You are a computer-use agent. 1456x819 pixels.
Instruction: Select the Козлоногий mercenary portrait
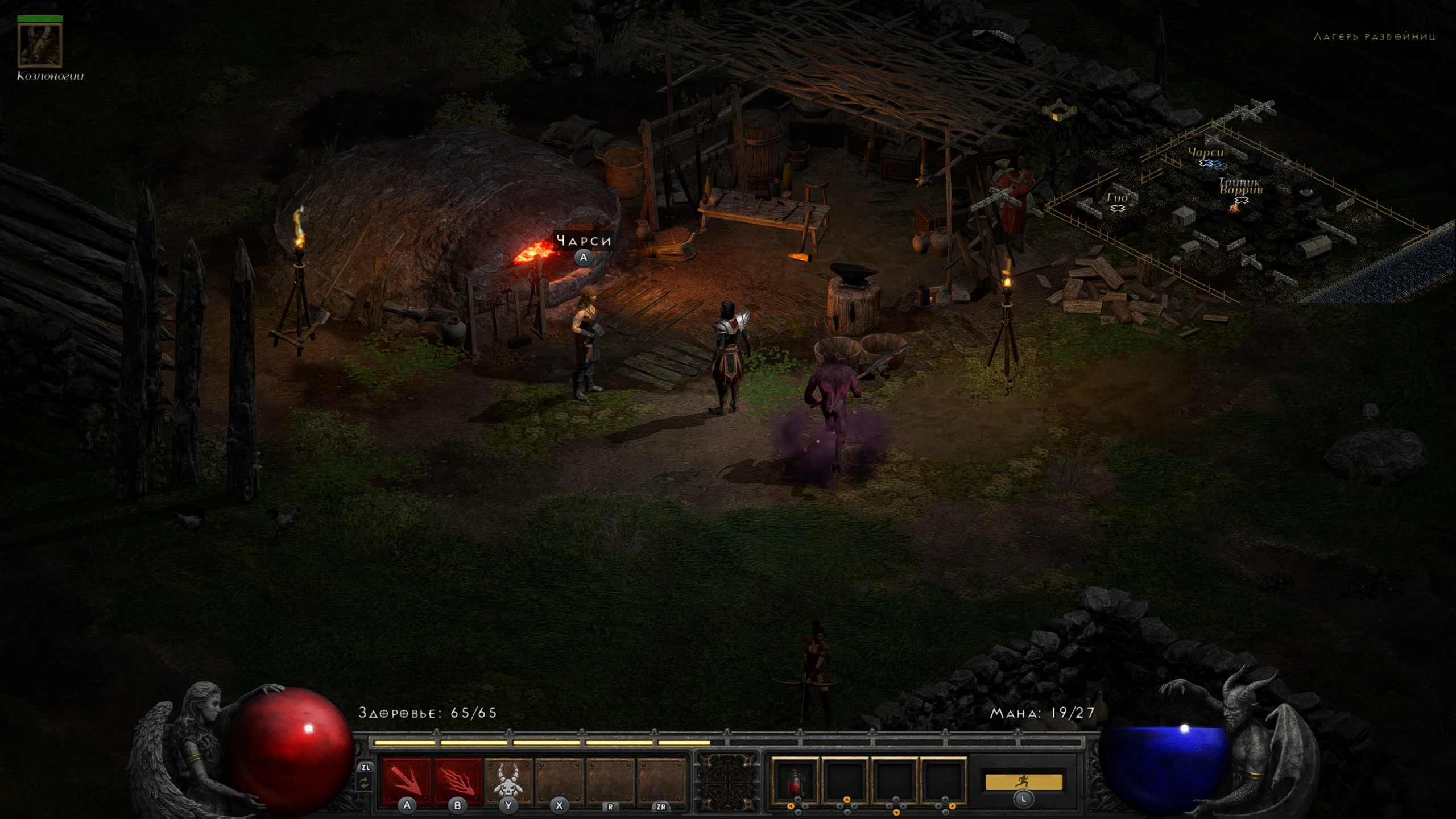40,45
